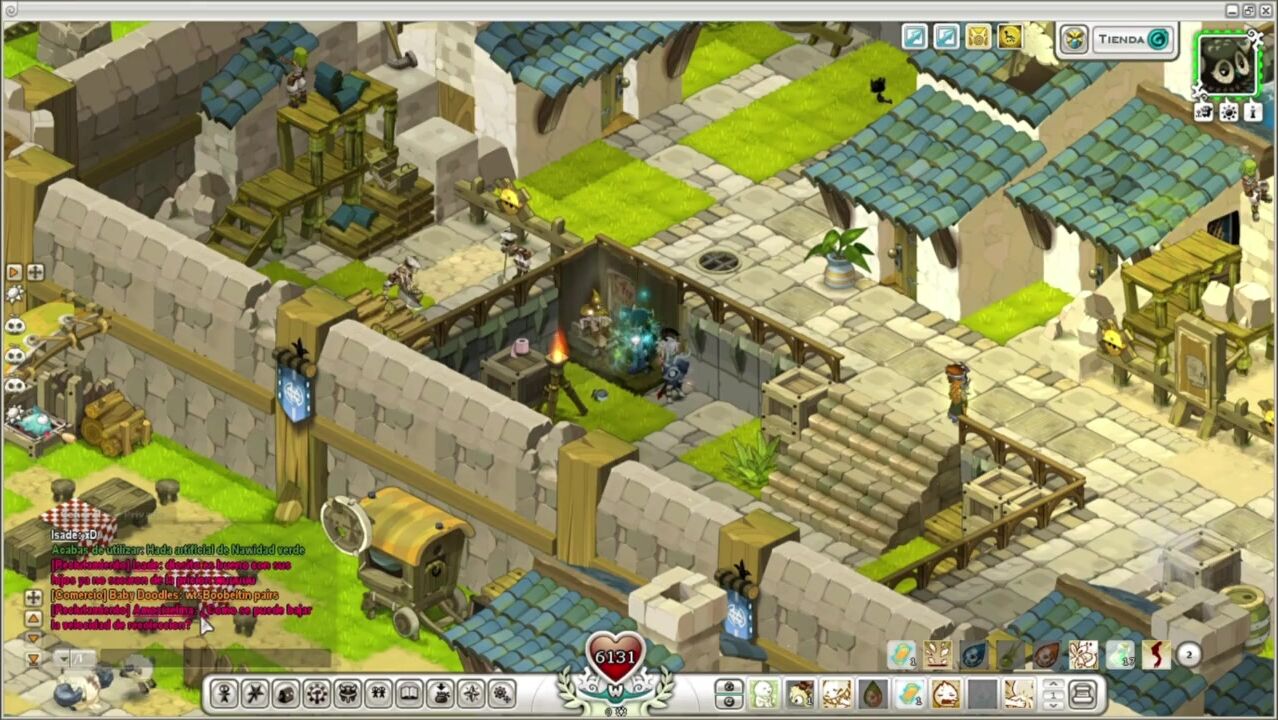Open the horned helmet menu button
Screen dimensions: 1278x720
click(x=348, y=693)
